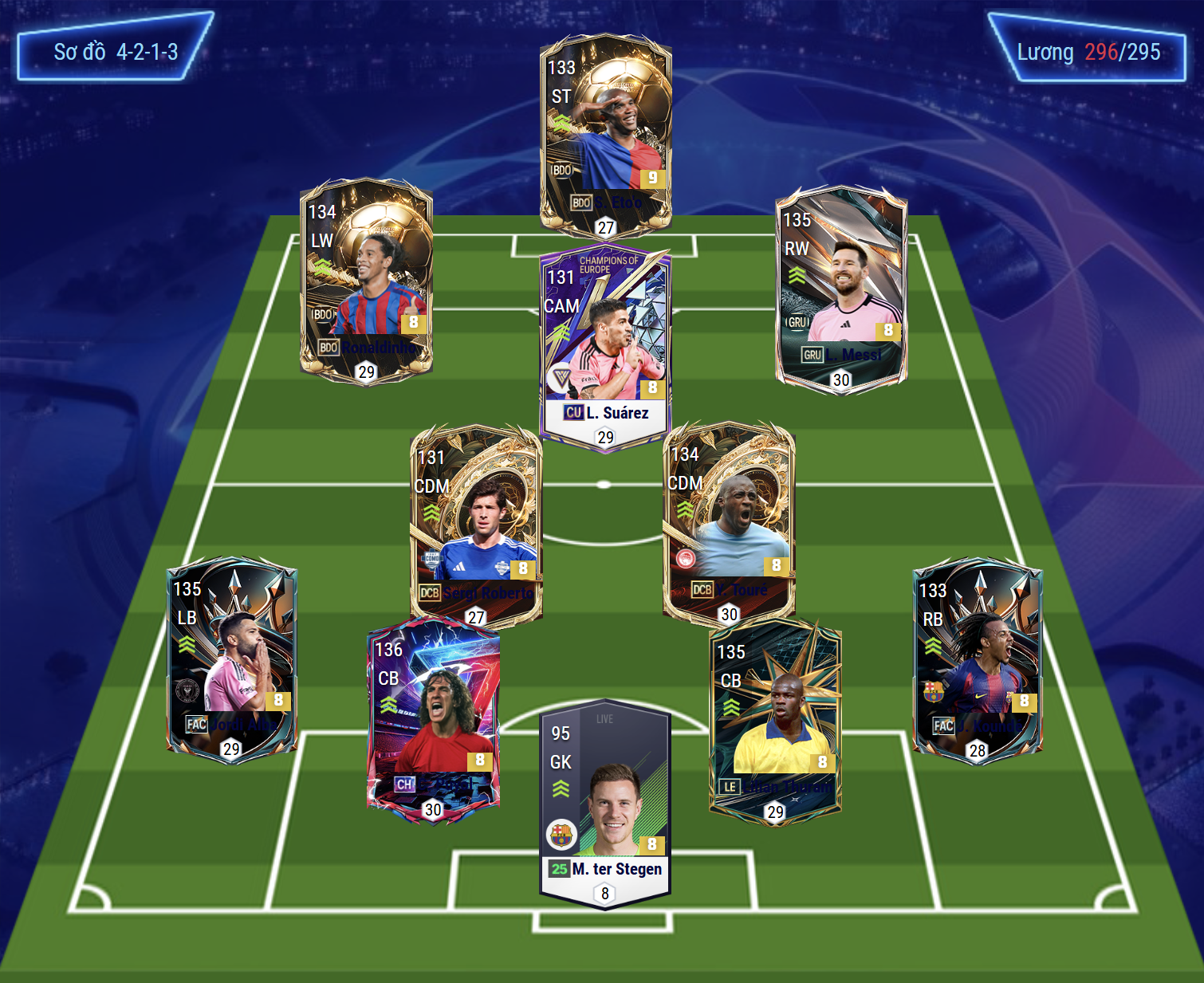This screenshot has height=983, width=1204.
Task: Select the red-shirted 136 CB card
Action: tap(433, 718)
